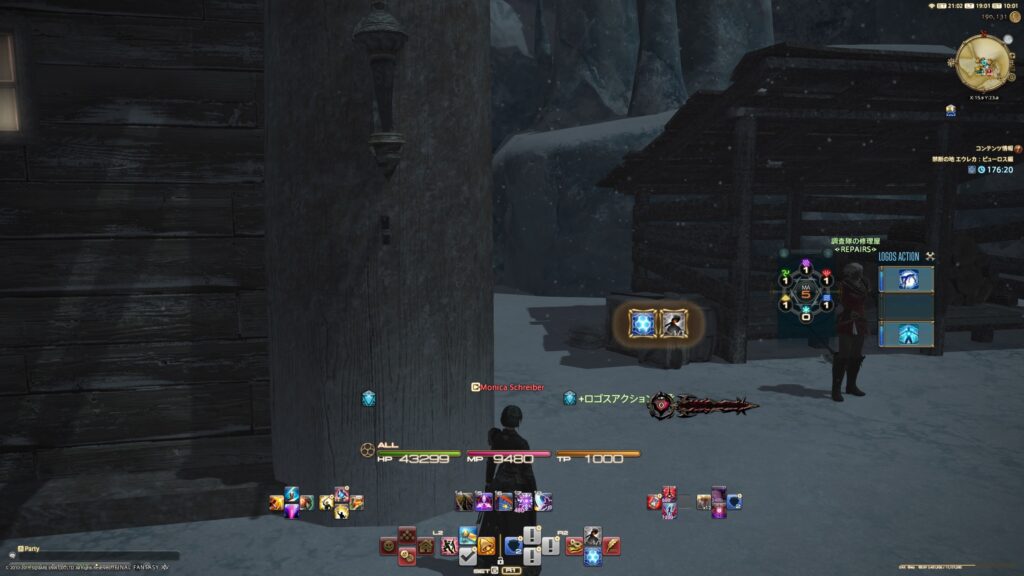Click the red house icon on hotbar
Screen dimensions: 1024x576
click(x=425, y=546)
